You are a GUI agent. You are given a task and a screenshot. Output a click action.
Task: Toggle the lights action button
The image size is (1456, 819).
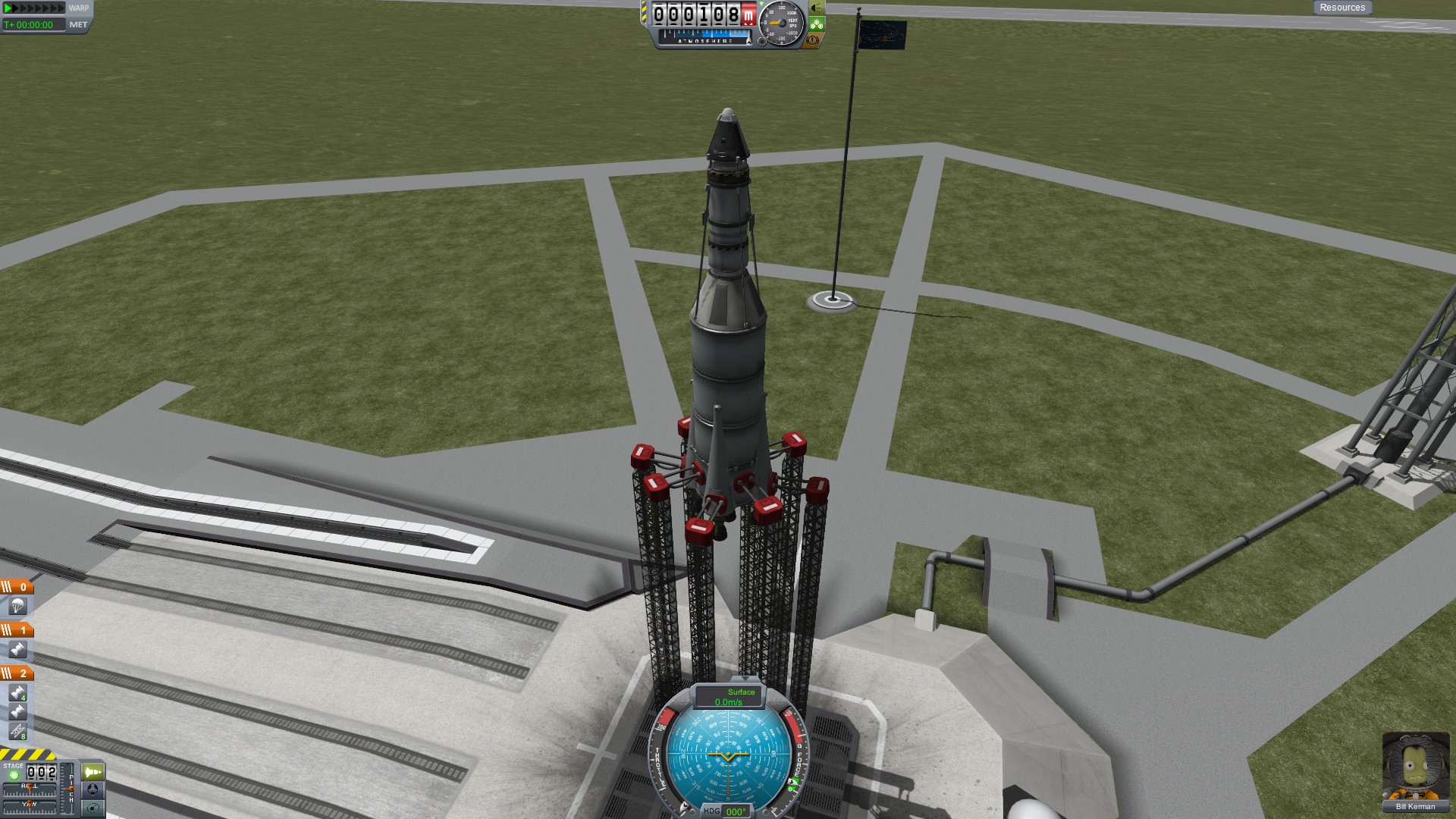816,8
